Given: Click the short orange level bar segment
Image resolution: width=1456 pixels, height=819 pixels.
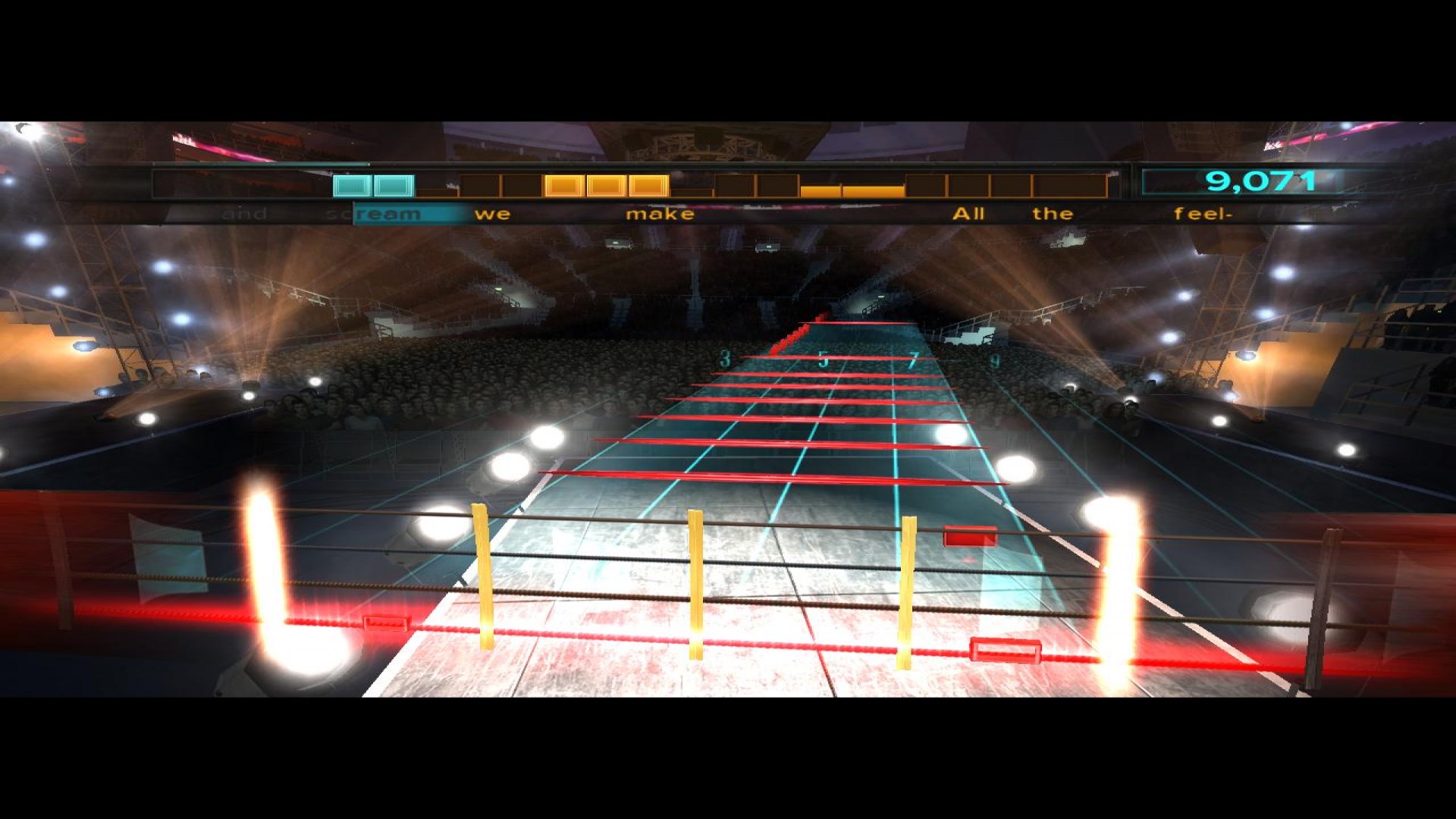Looking at the screenshot, I should click(846, 192).
